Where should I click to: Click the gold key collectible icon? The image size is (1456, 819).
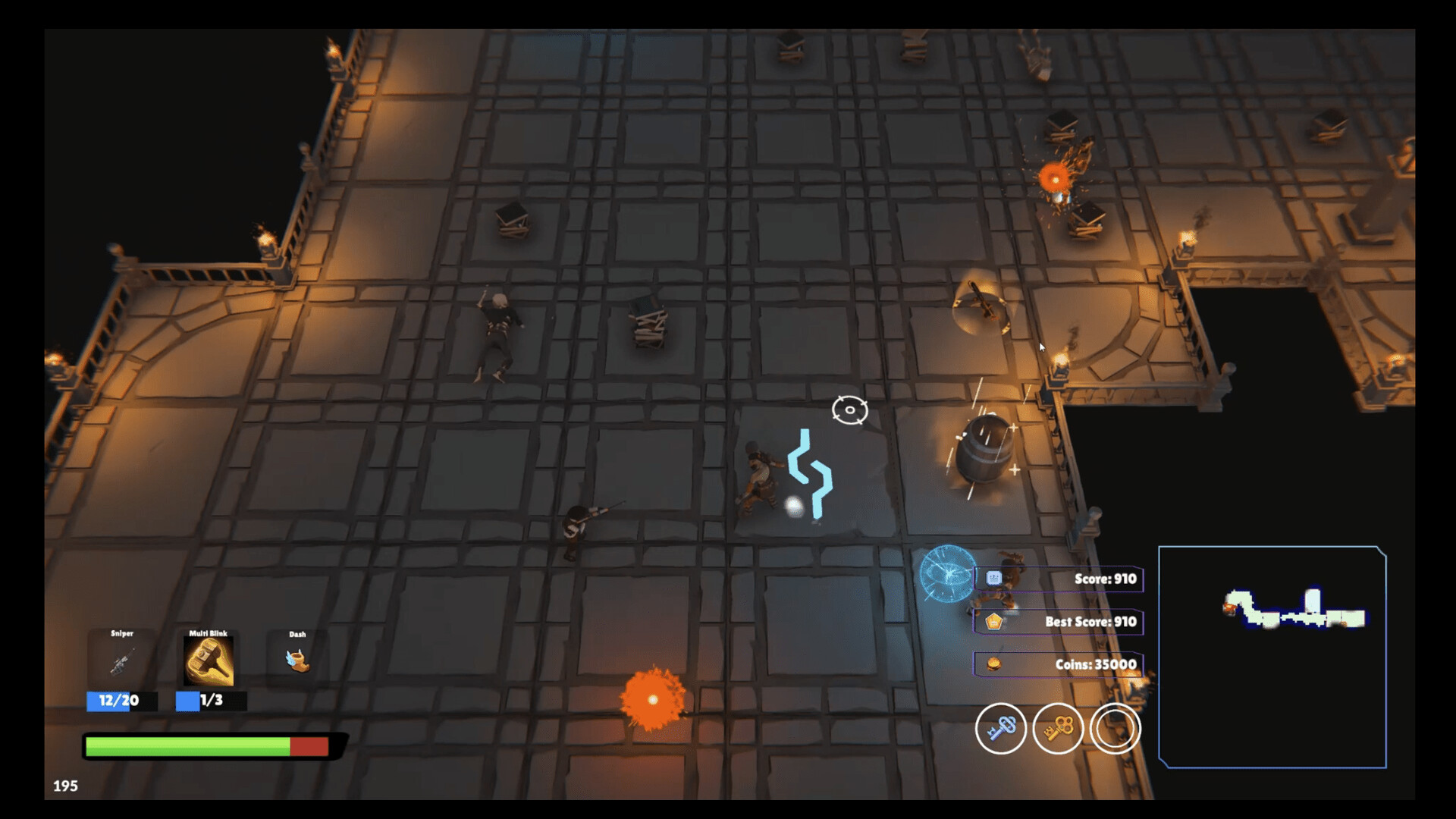[1059, 728]
